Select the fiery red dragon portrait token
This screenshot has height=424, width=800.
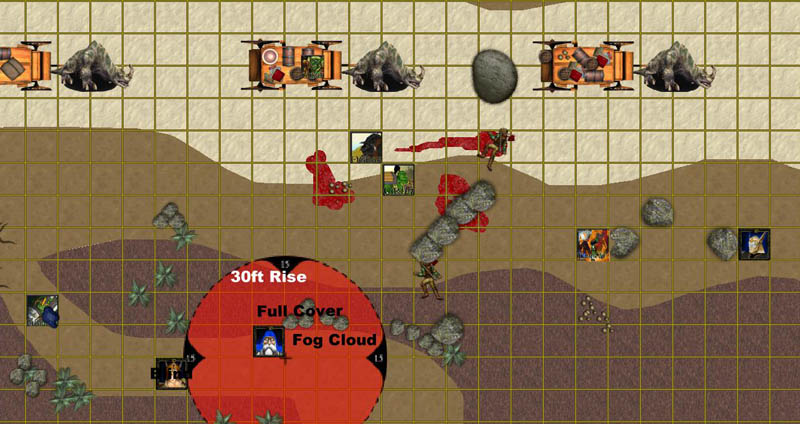[x=593, y=244]
